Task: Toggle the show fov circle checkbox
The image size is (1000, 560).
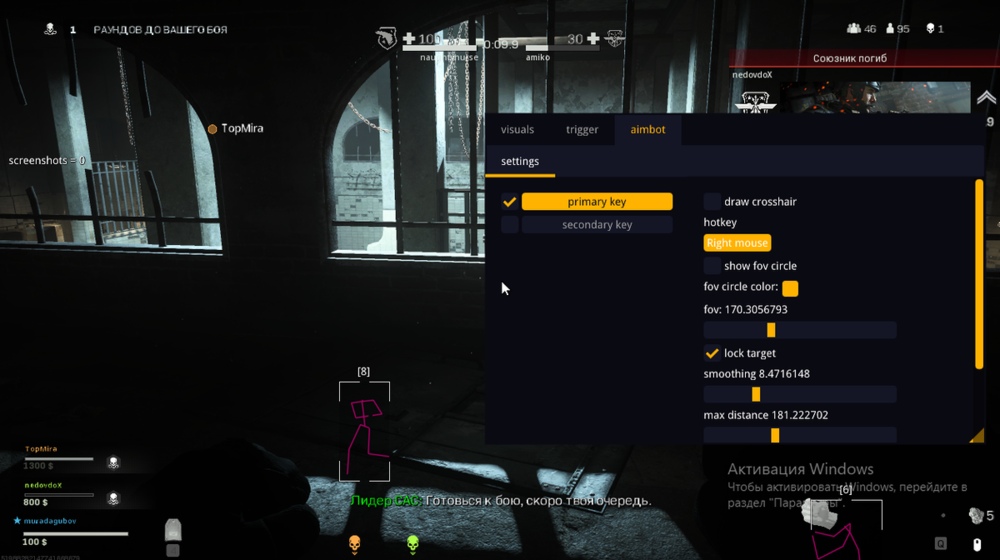Action: coord(712,266)
